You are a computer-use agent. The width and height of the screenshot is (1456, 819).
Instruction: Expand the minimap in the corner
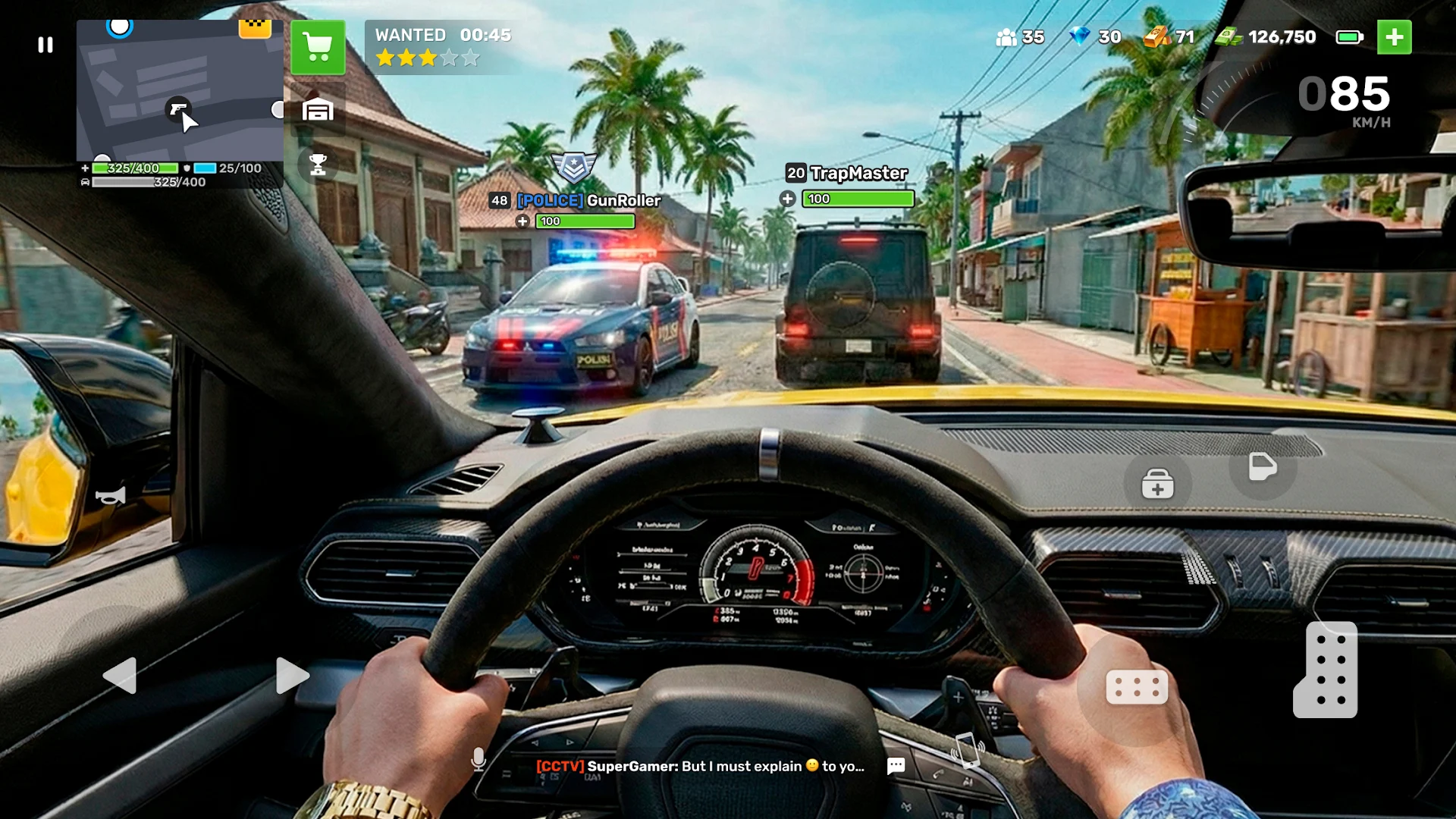[x=180, y=91]
